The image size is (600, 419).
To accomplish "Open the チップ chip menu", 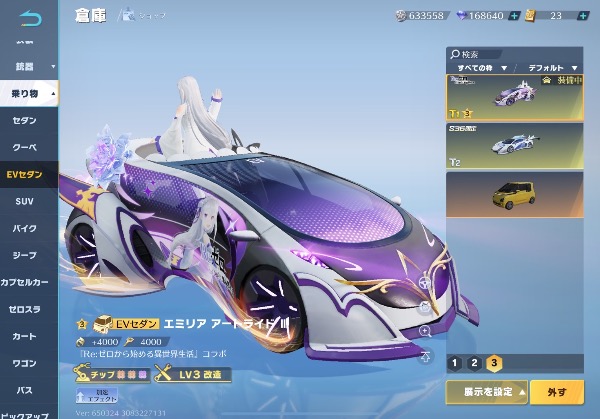I will pos(112,374).
